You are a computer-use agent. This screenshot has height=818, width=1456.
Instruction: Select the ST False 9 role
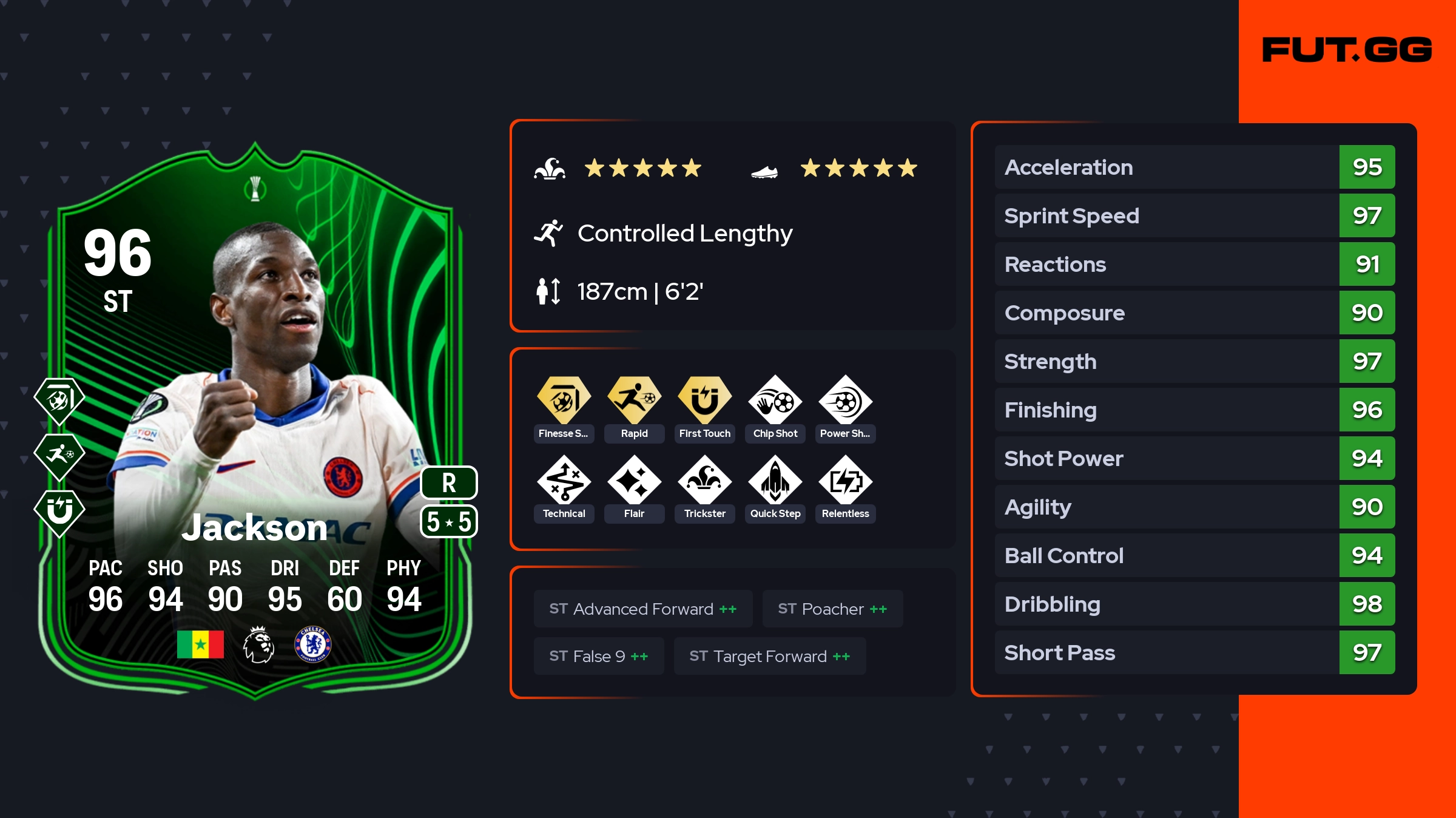599,656
